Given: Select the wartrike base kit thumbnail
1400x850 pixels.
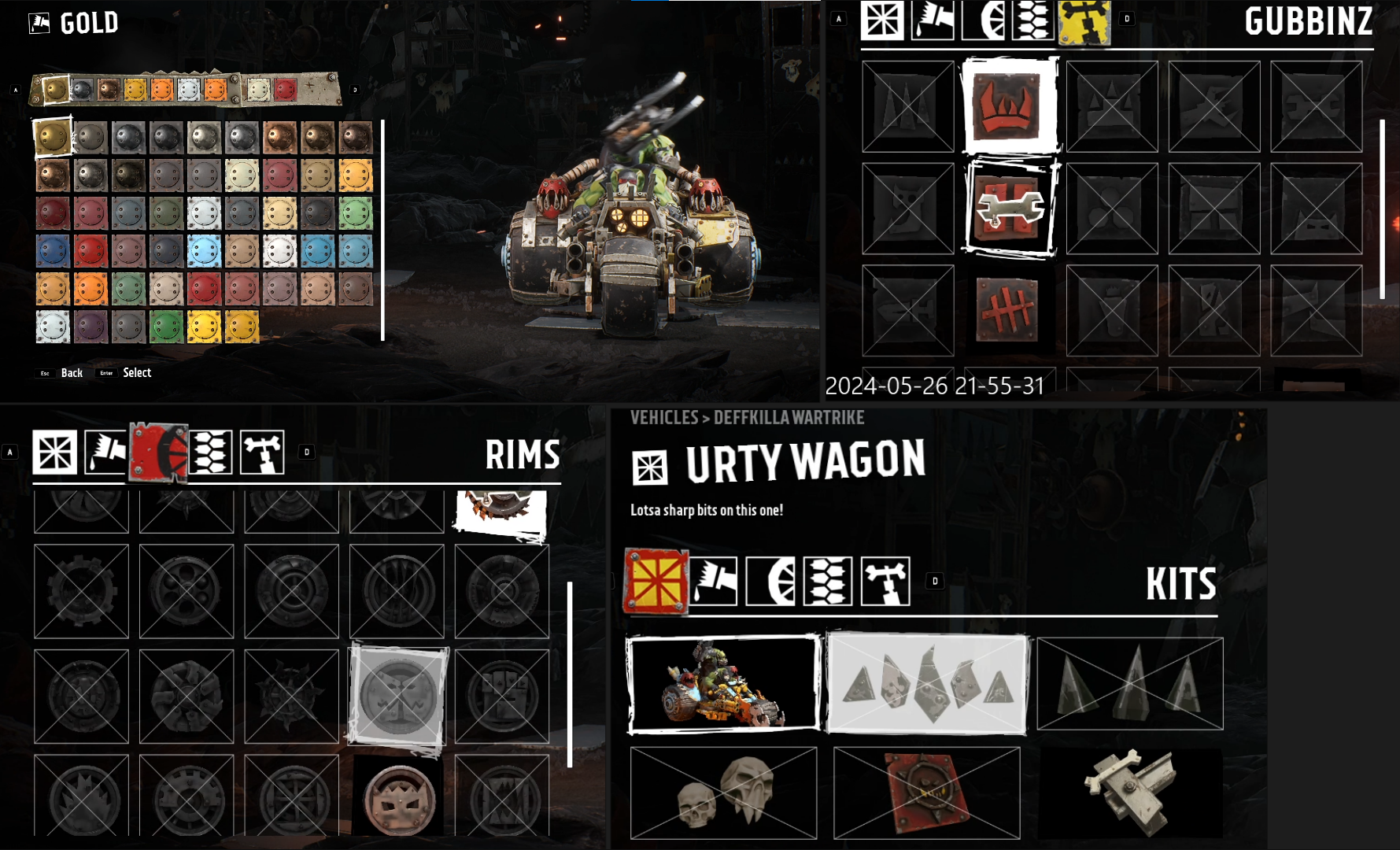Looking at the screenshot, I should pyautogui.click(x=723, y=683).
